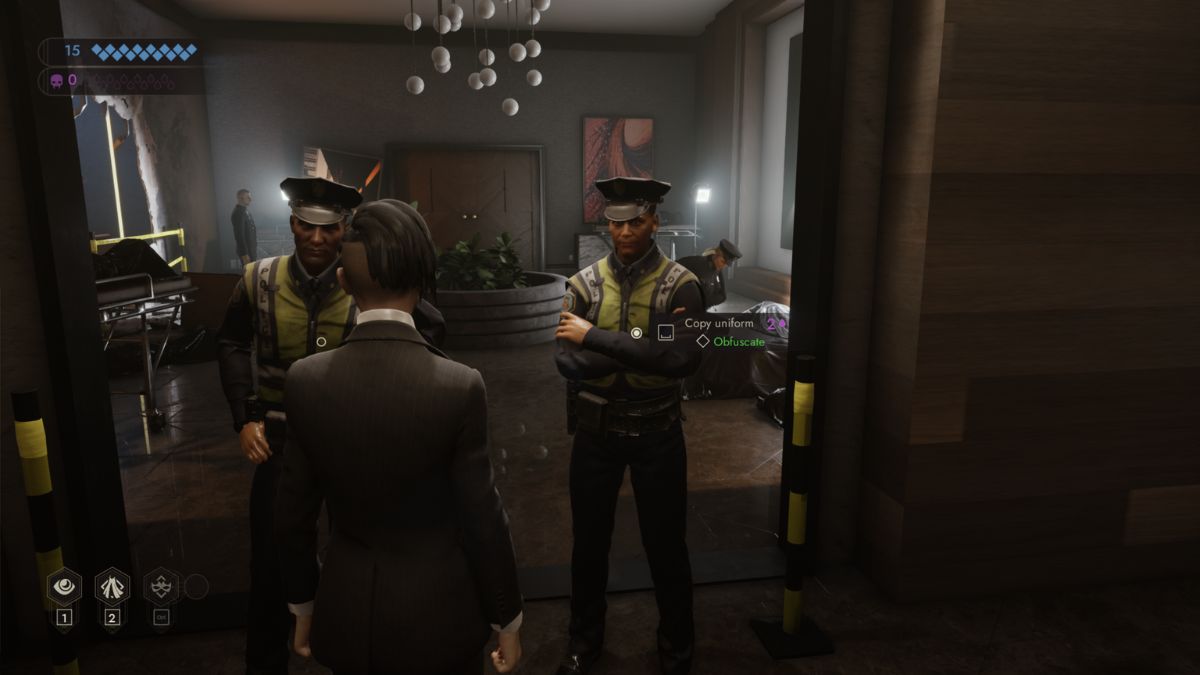Screen dimensions: 1200x675
Task: Select the dimmed mask ability icon
Action: point(161,587)
